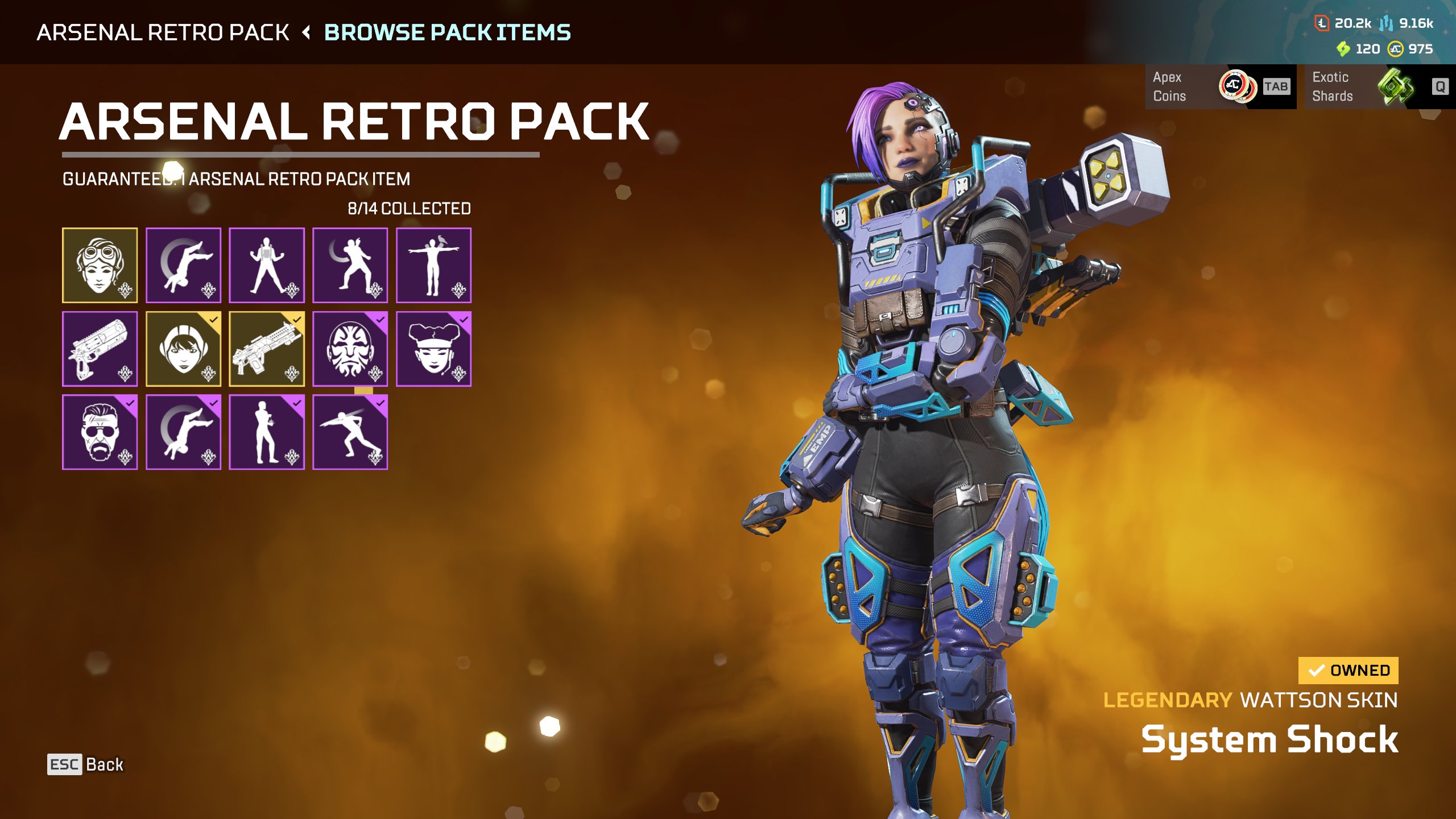
Task: Open the Apex Coins purchase option
Action: (x=1221, y=86)
